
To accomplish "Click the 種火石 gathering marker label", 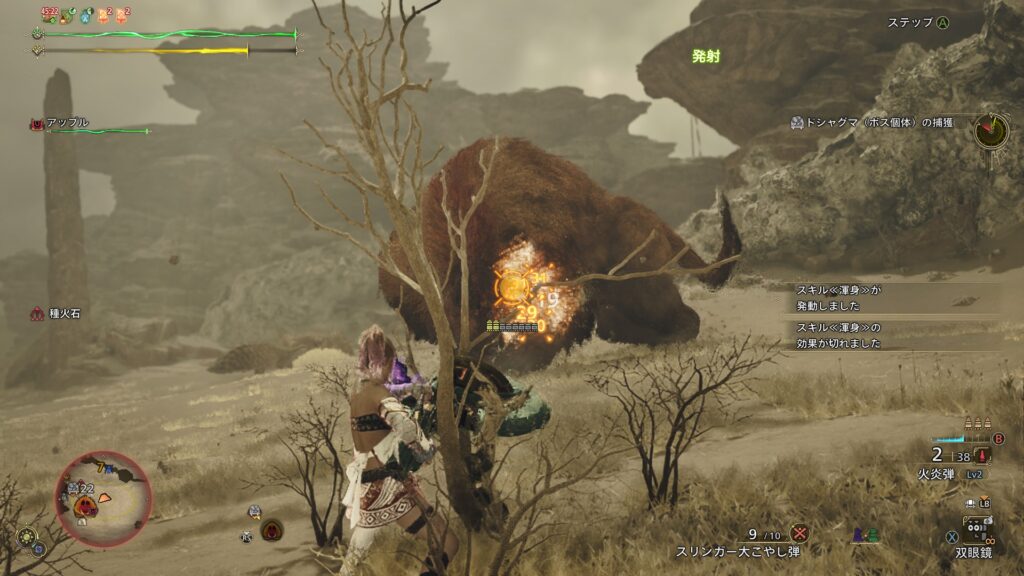I will point(63,314).
